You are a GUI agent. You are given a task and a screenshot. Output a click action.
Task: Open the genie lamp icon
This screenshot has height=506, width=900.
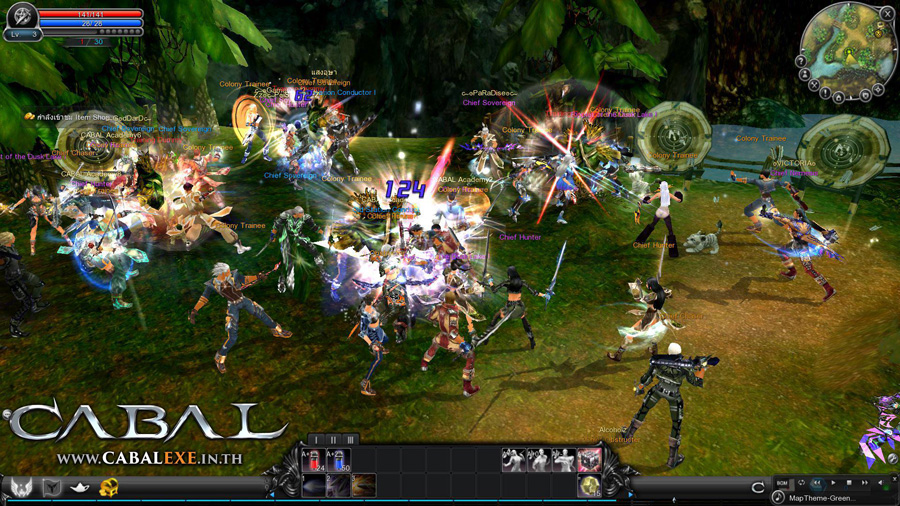pos(80,487)
